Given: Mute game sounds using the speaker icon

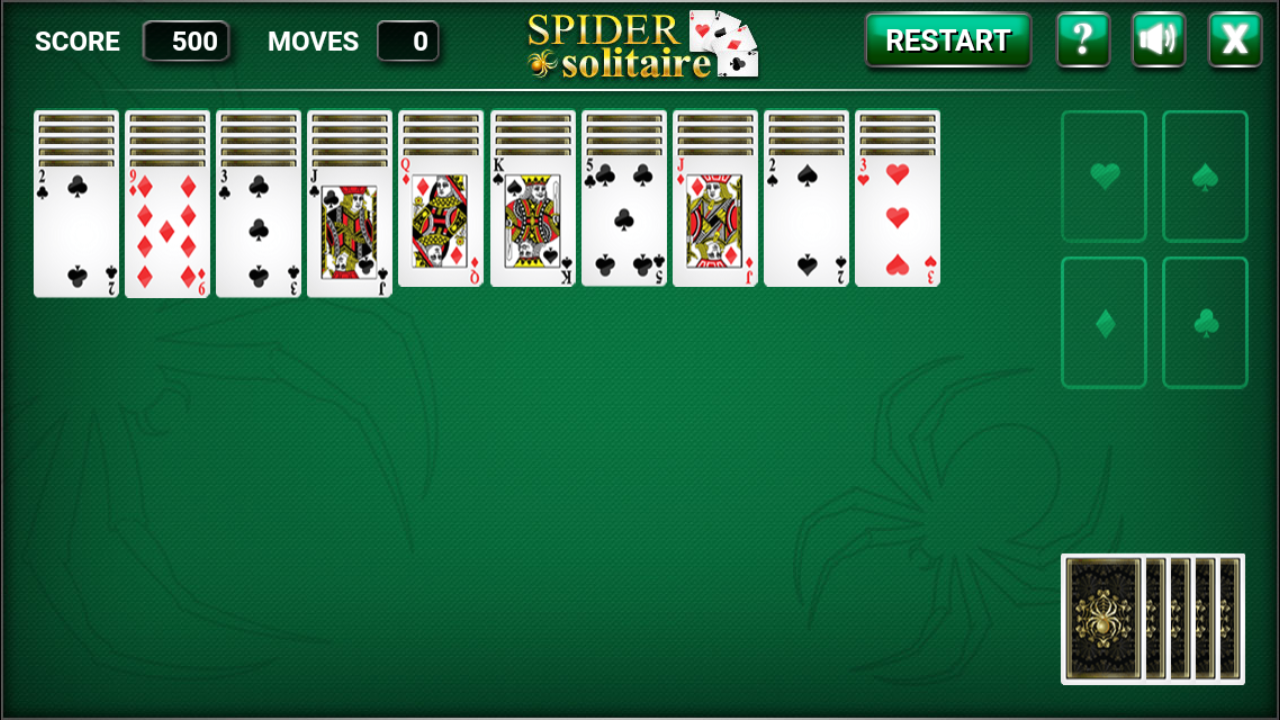Looking at the screenshot, I should click(x=1159, y=41).
